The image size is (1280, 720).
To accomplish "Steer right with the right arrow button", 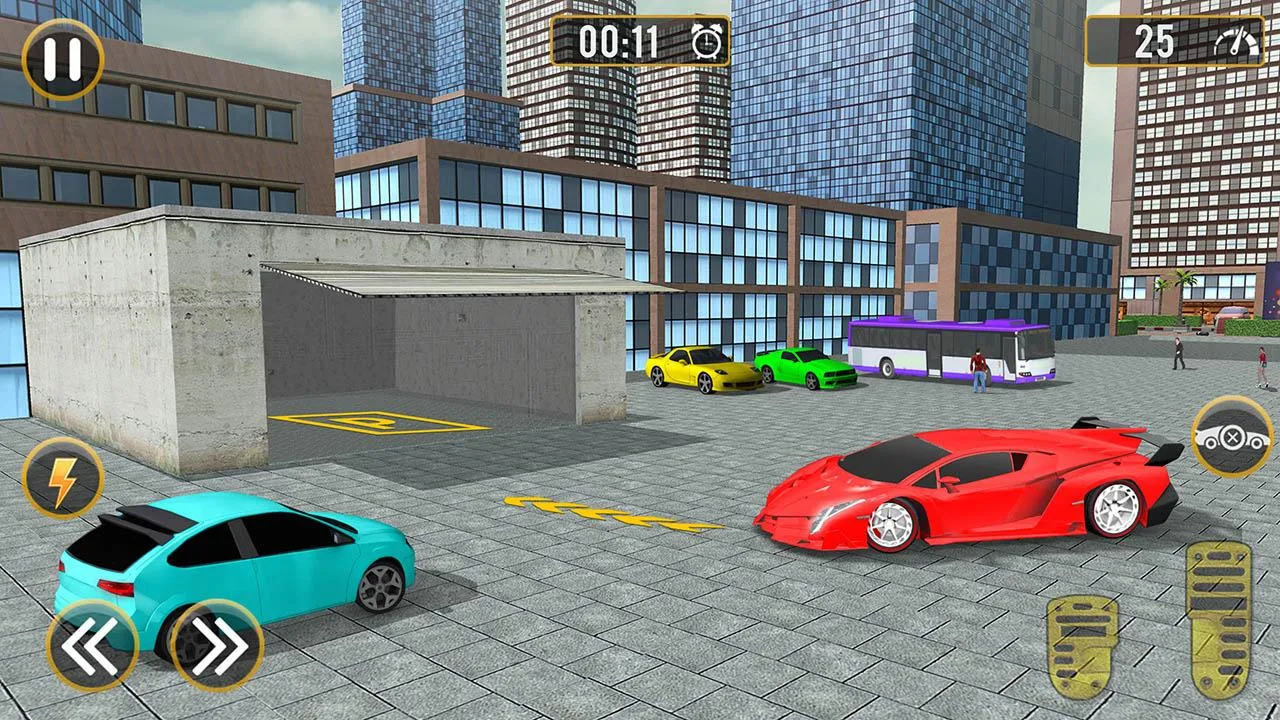I will click(217, 646).
